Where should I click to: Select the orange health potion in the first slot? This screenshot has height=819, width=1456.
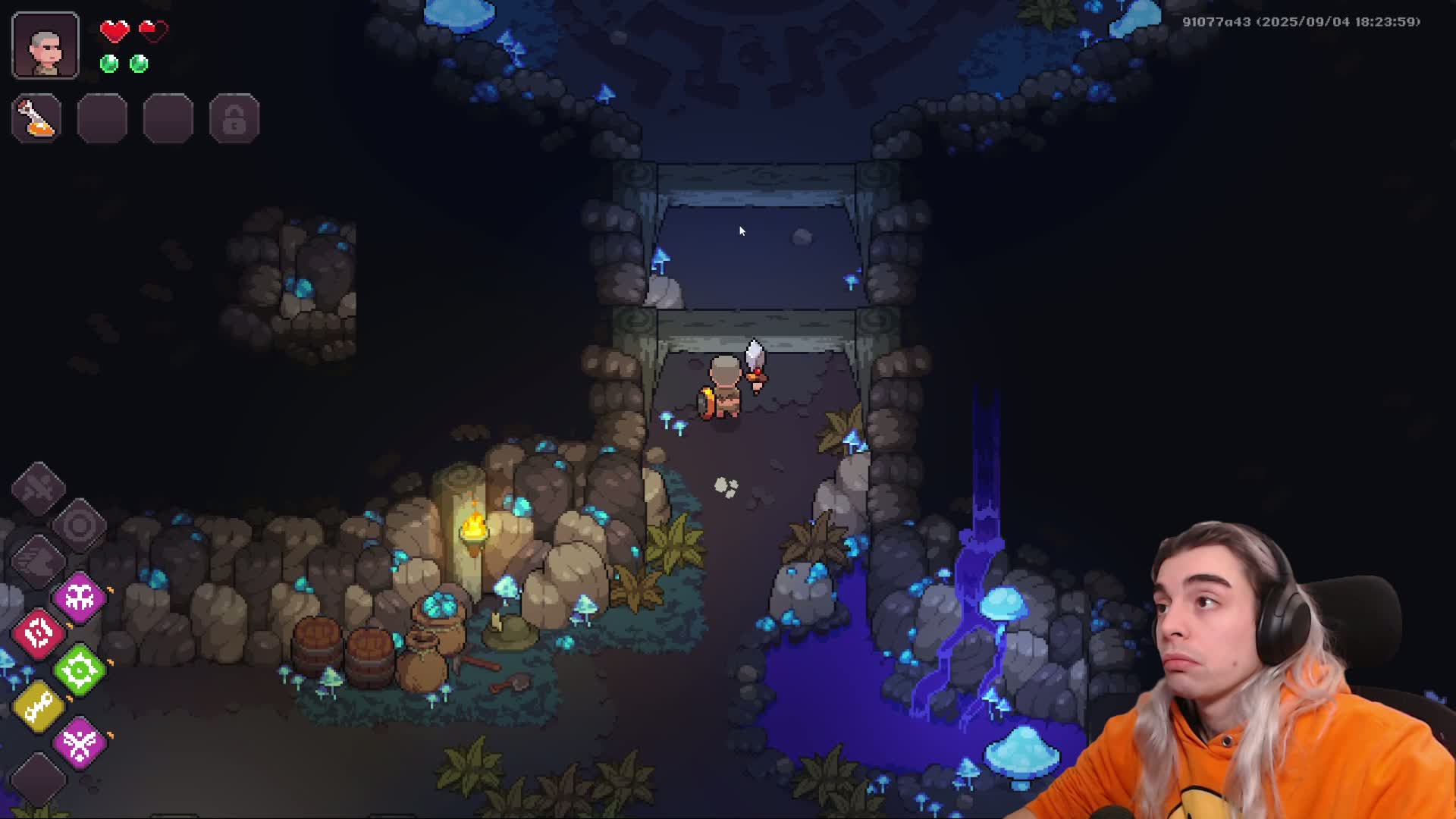[x=36, y=118]
